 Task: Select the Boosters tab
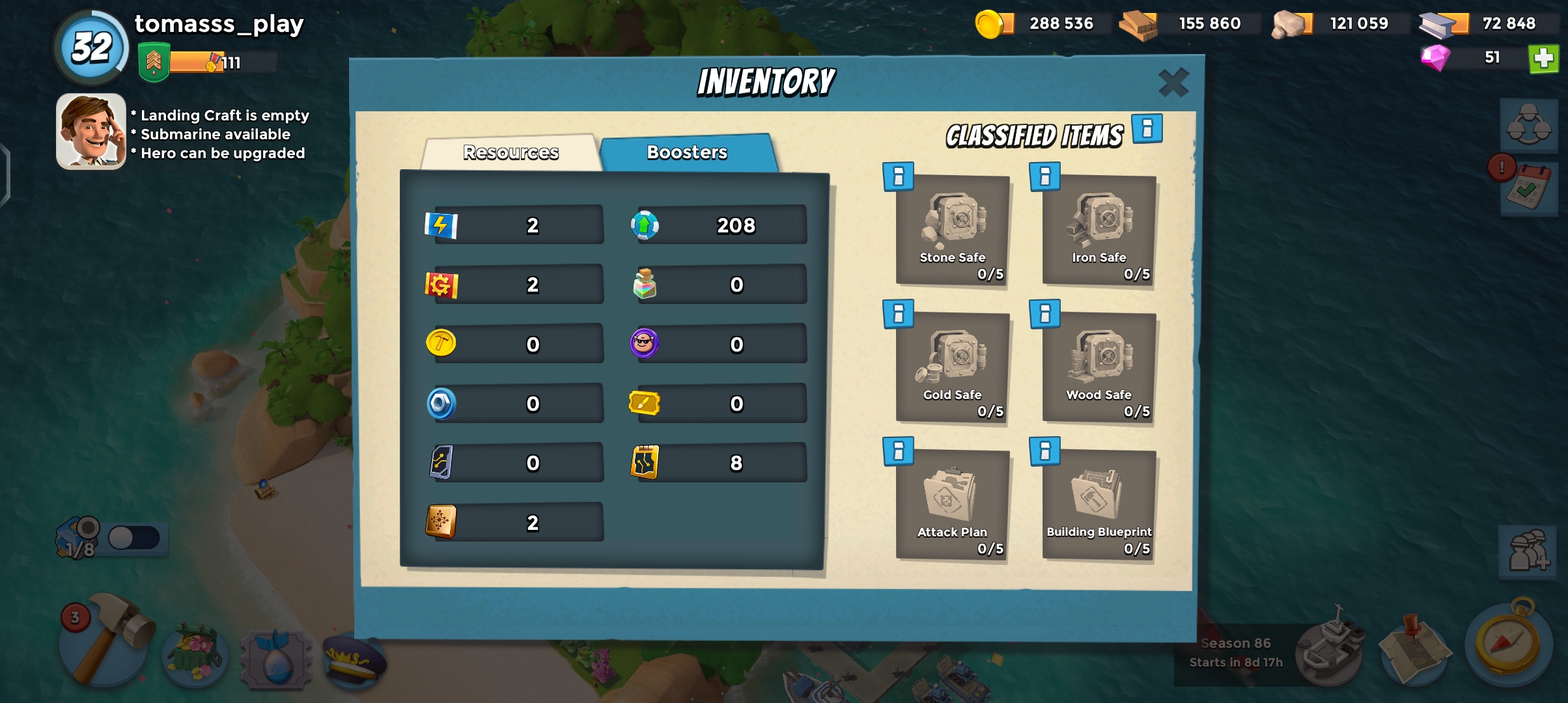coord(687,152)
